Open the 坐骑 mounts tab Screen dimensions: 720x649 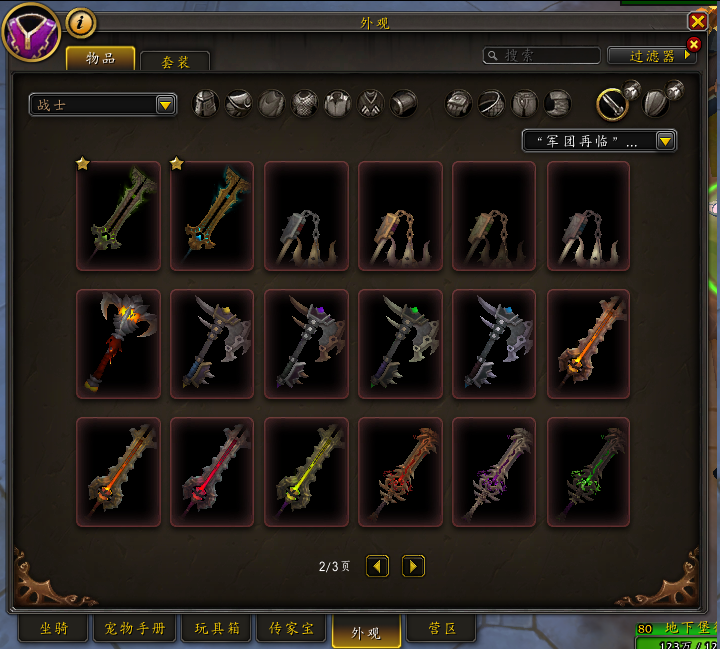coord(54,629)
